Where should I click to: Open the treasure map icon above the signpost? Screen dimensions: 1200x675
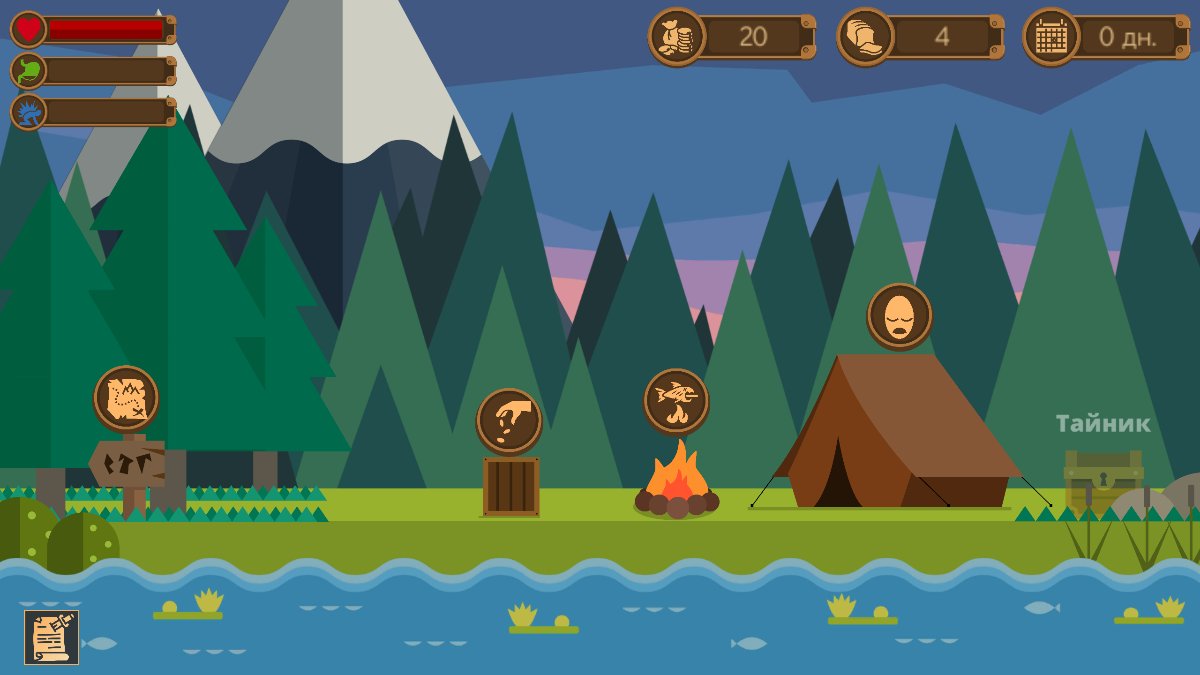(x=126, y=398)
